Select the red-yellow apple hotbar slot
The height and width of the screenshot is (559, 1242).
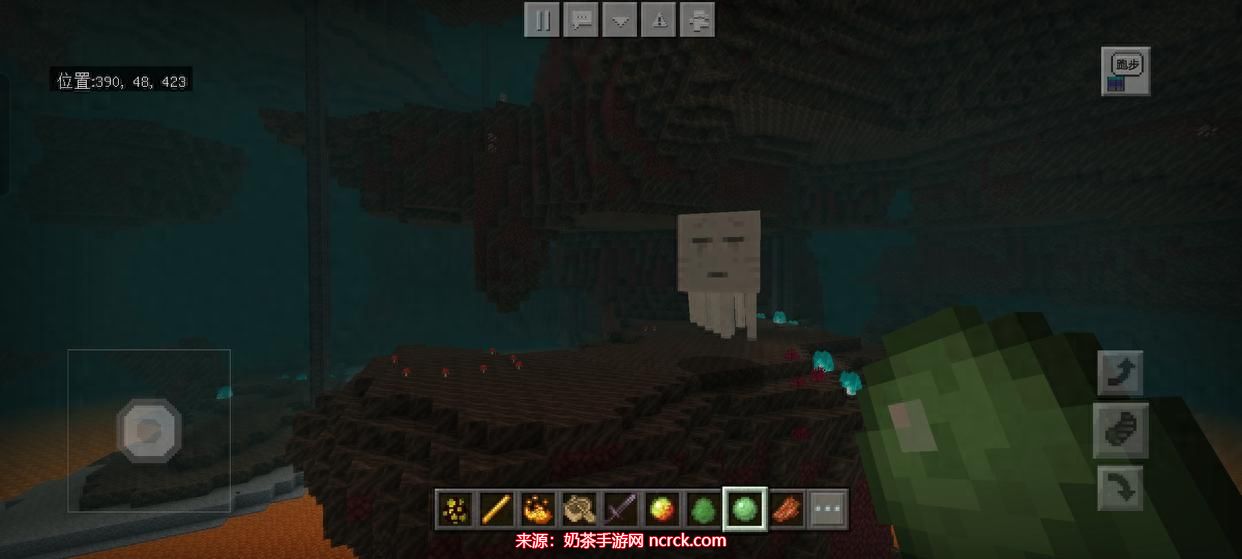click(x=660, y=510)
